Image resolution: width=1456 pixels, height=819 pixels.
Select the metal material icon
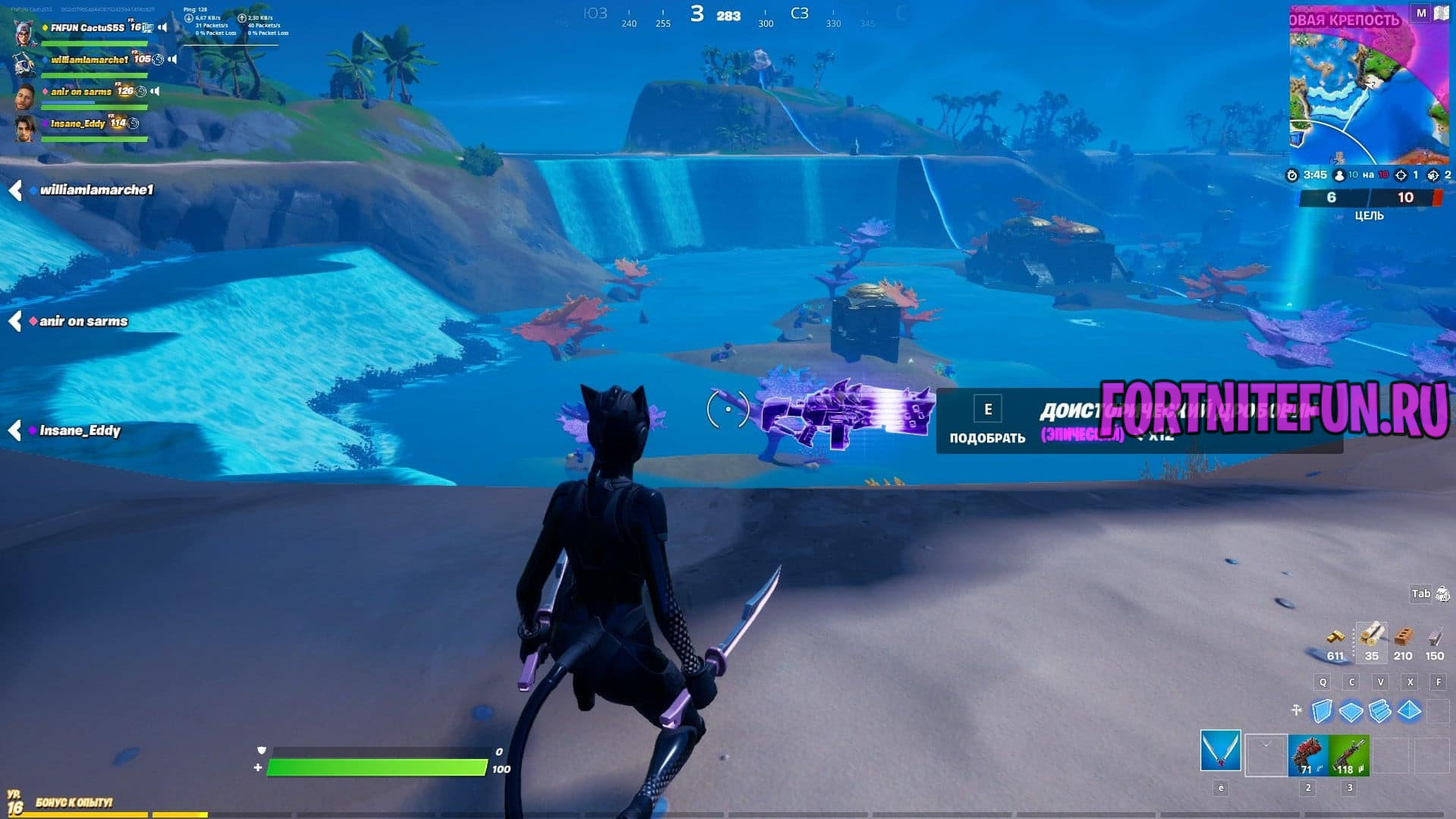coord(1434,636)
